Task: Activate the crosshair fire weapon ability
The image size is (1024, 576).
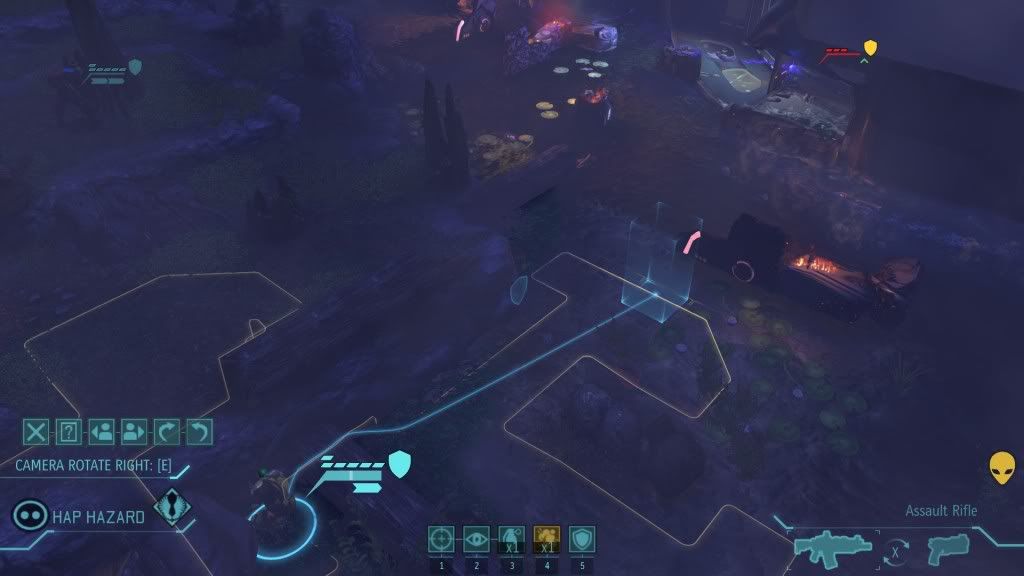Action: point(442,539)
